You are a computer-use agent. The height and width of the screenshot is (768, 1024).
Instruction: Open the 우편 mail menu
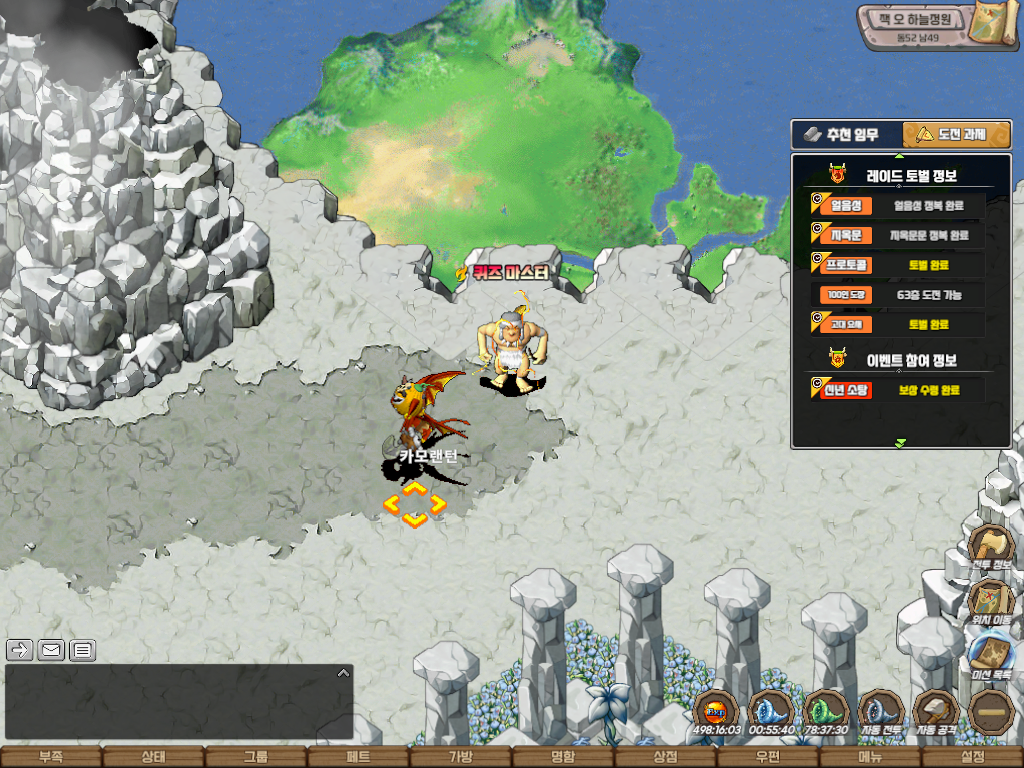tap(767, 757)
